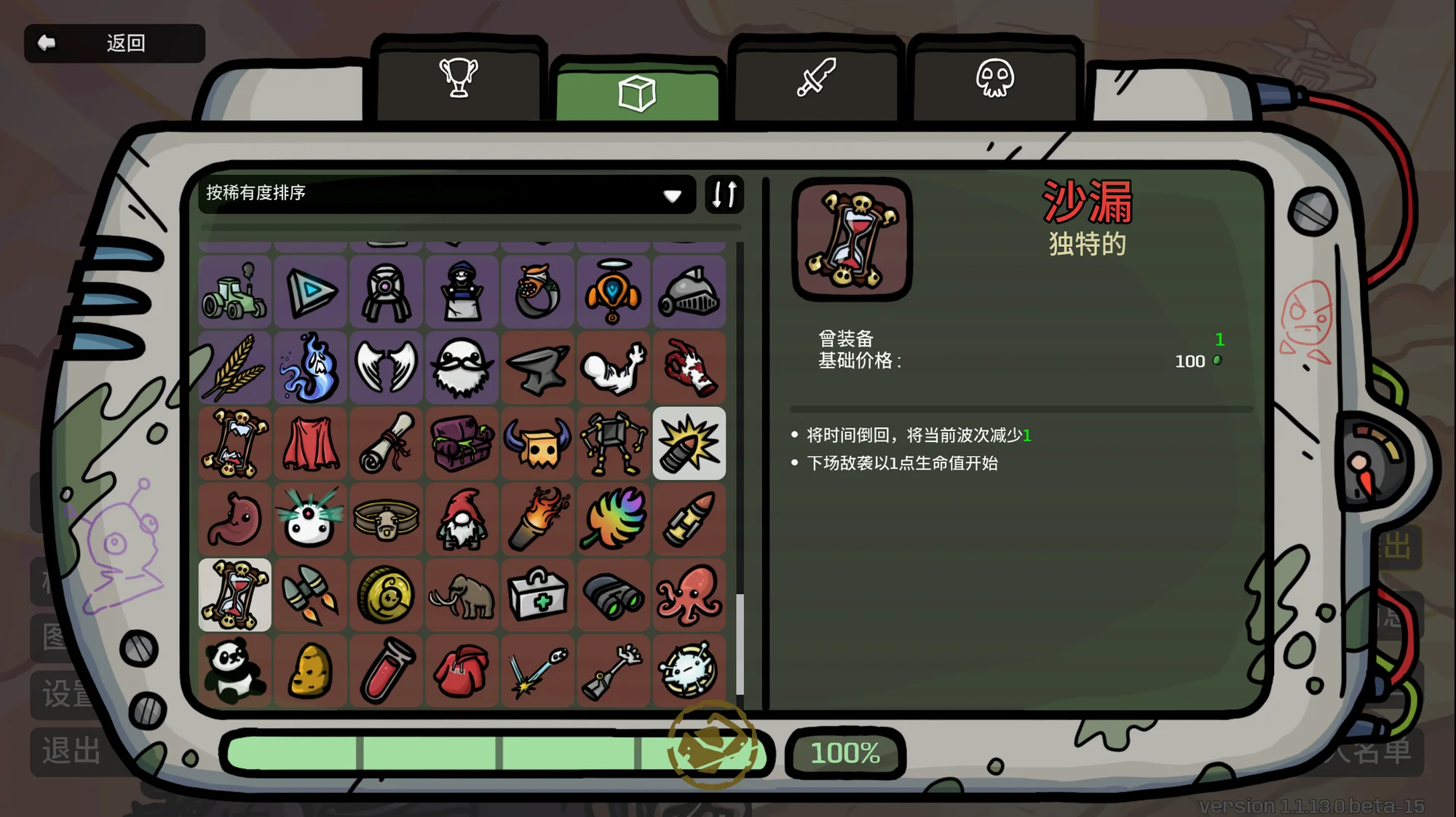Image resolution: width=1456 pixels, height=817 pixels.
Task: Select the highlighted hourglass item
Action: click(x=234, y=595)
